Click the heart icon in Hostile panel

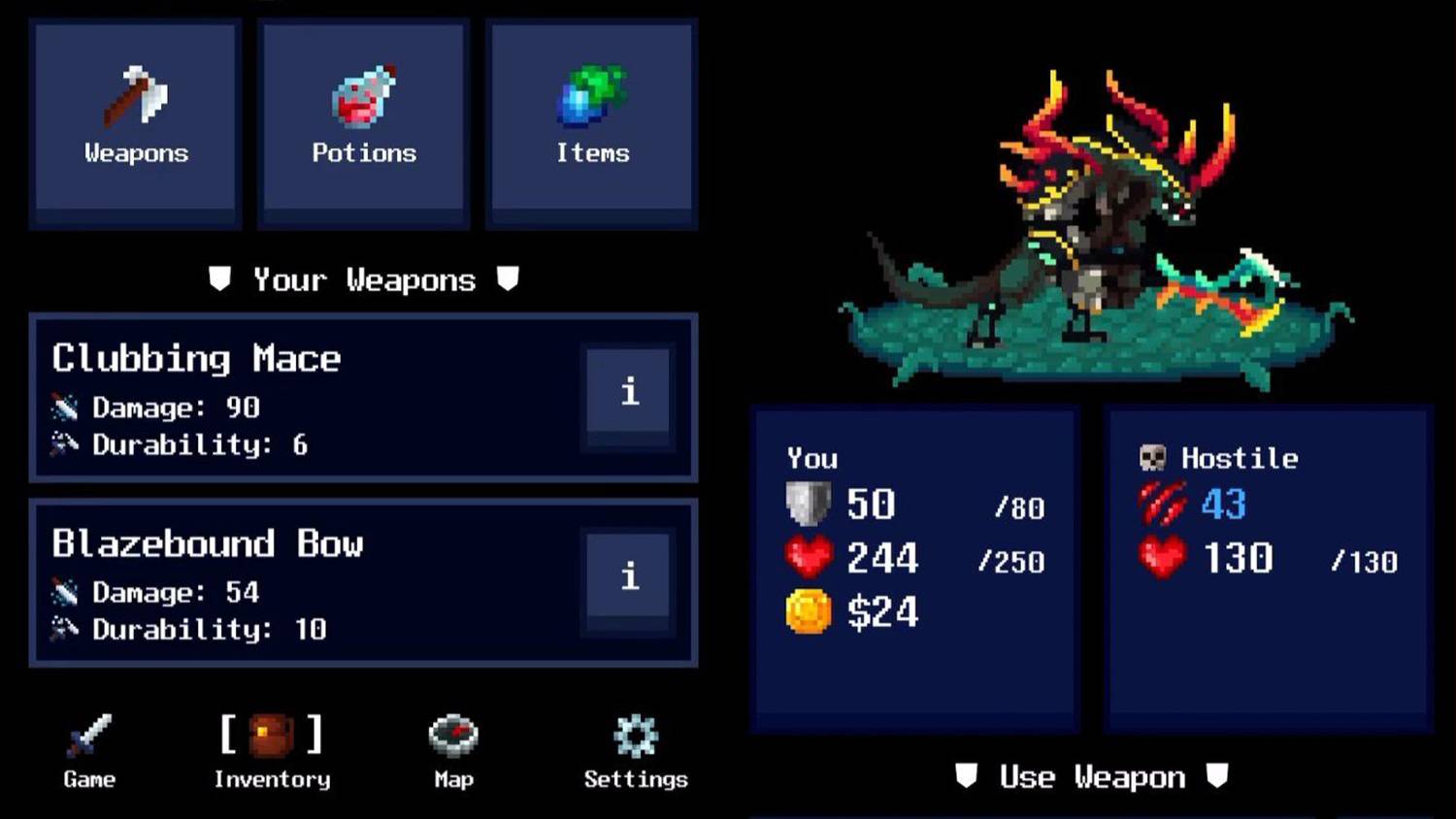point(1162,557)
